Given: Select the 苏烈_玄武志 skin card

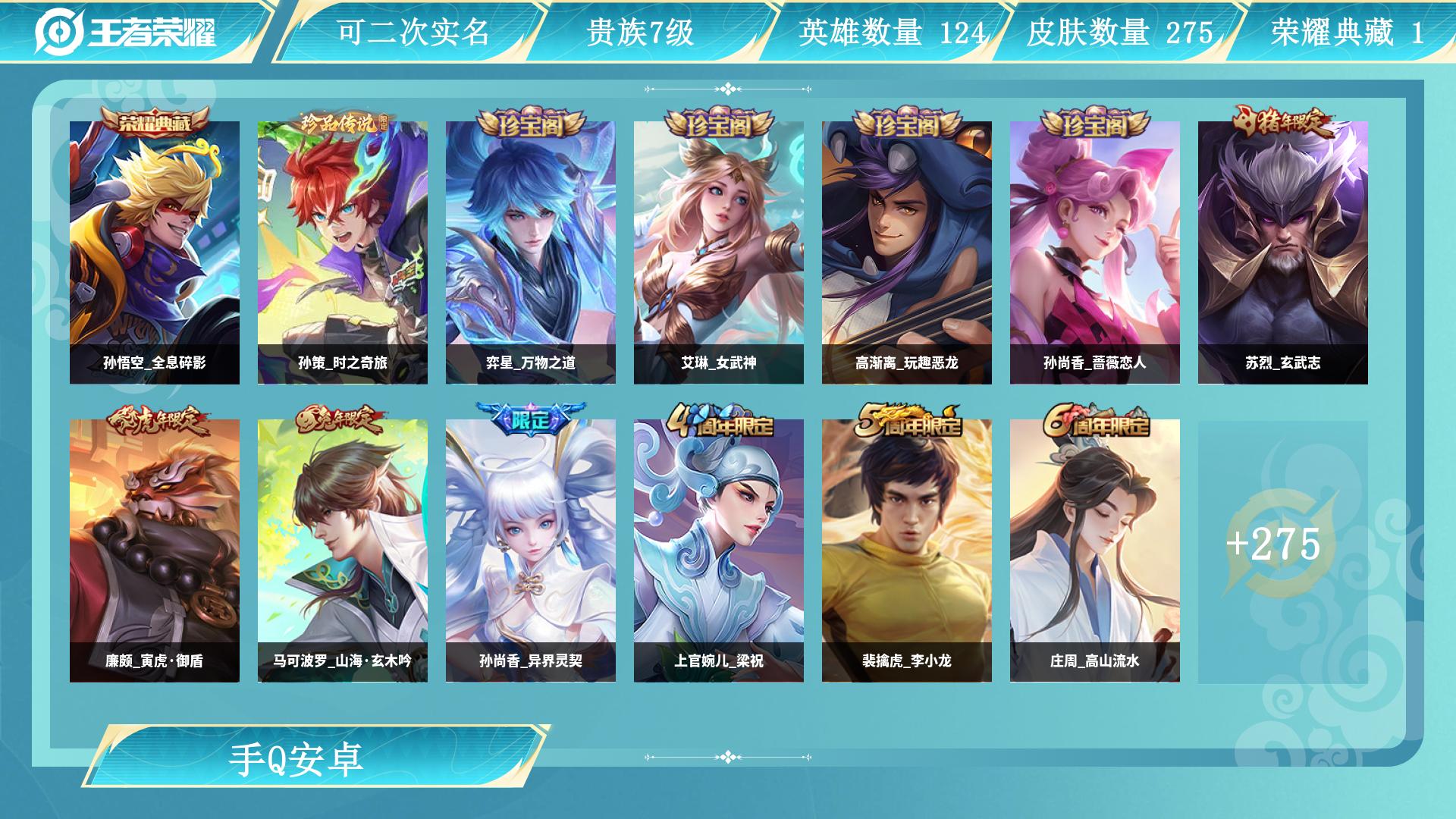Looking at the screenshot, I should pyautogui.click(x=1283, y=253).
